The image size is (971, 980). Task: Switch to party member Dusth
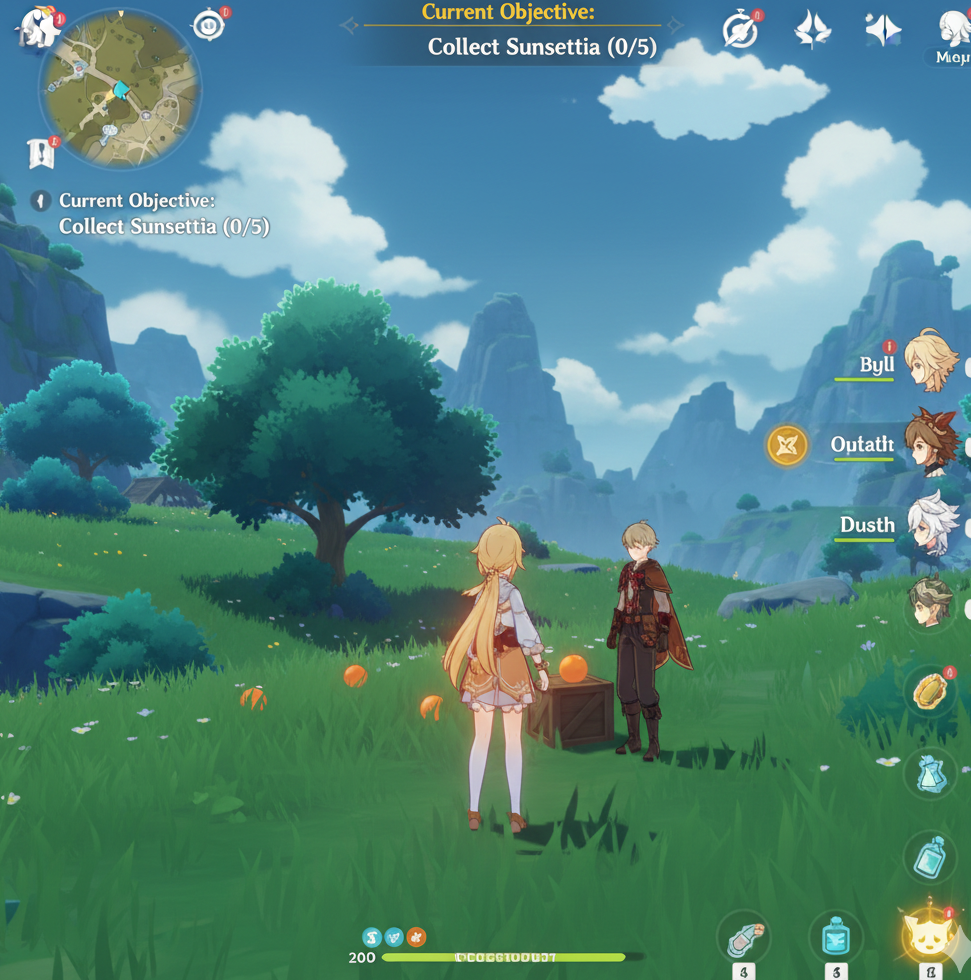pyautogui.click(x=932, y=523)
